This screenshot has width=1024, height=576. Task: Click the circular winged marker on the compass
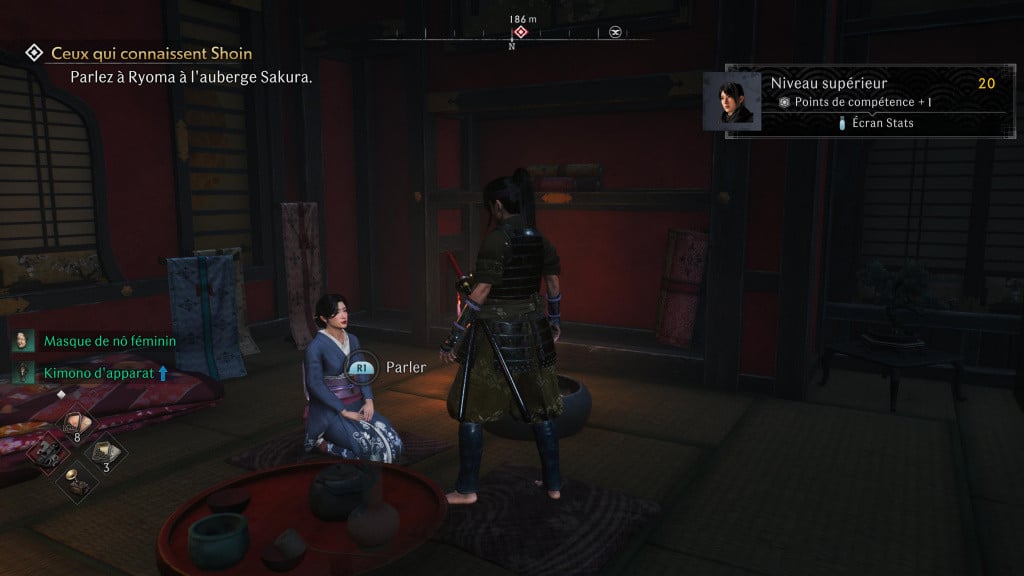[x=616, y=32]
